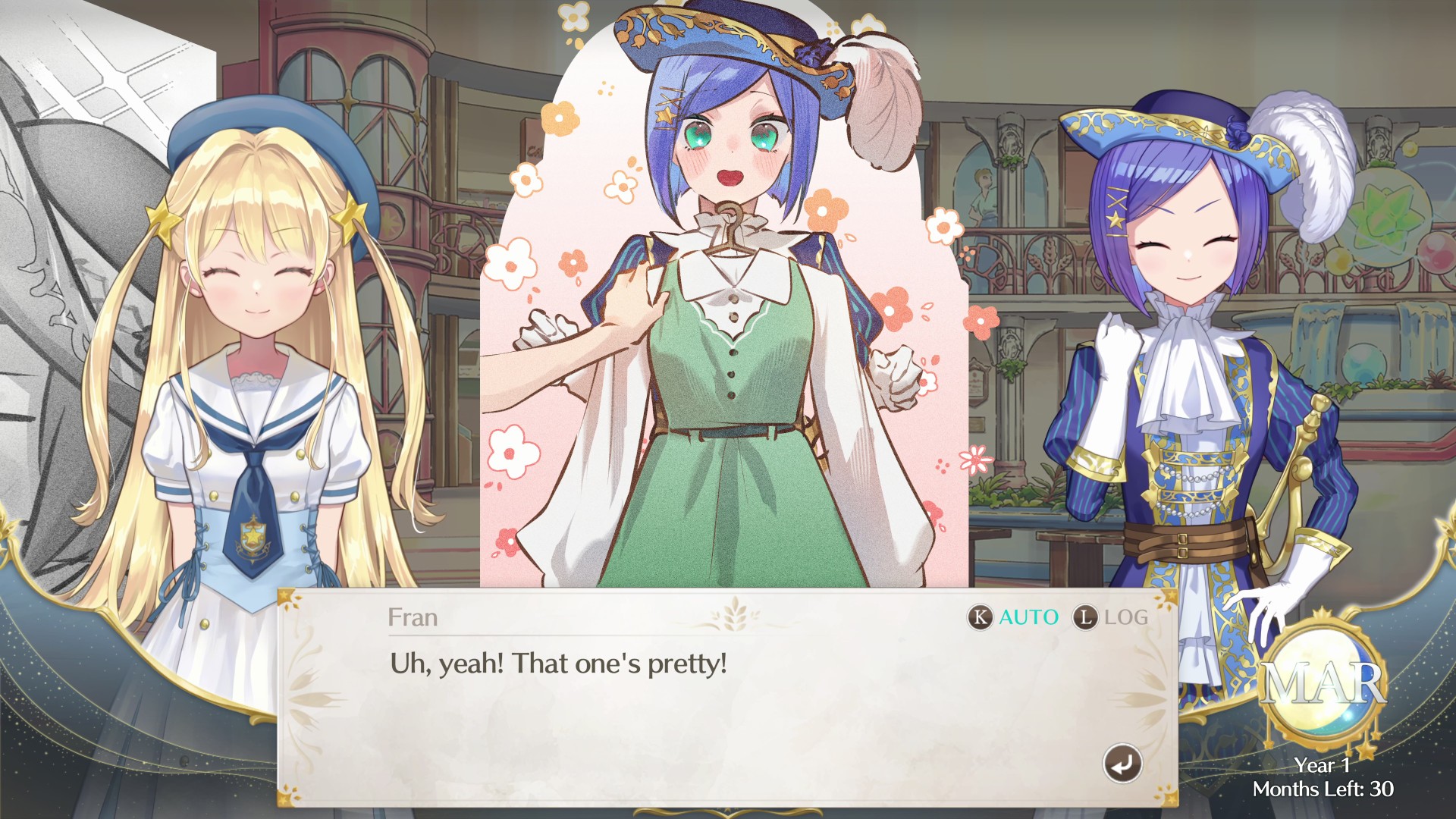Open the dialogue LOG
The height and width of the screenshot is (819, 1456).
(1110, 617)
